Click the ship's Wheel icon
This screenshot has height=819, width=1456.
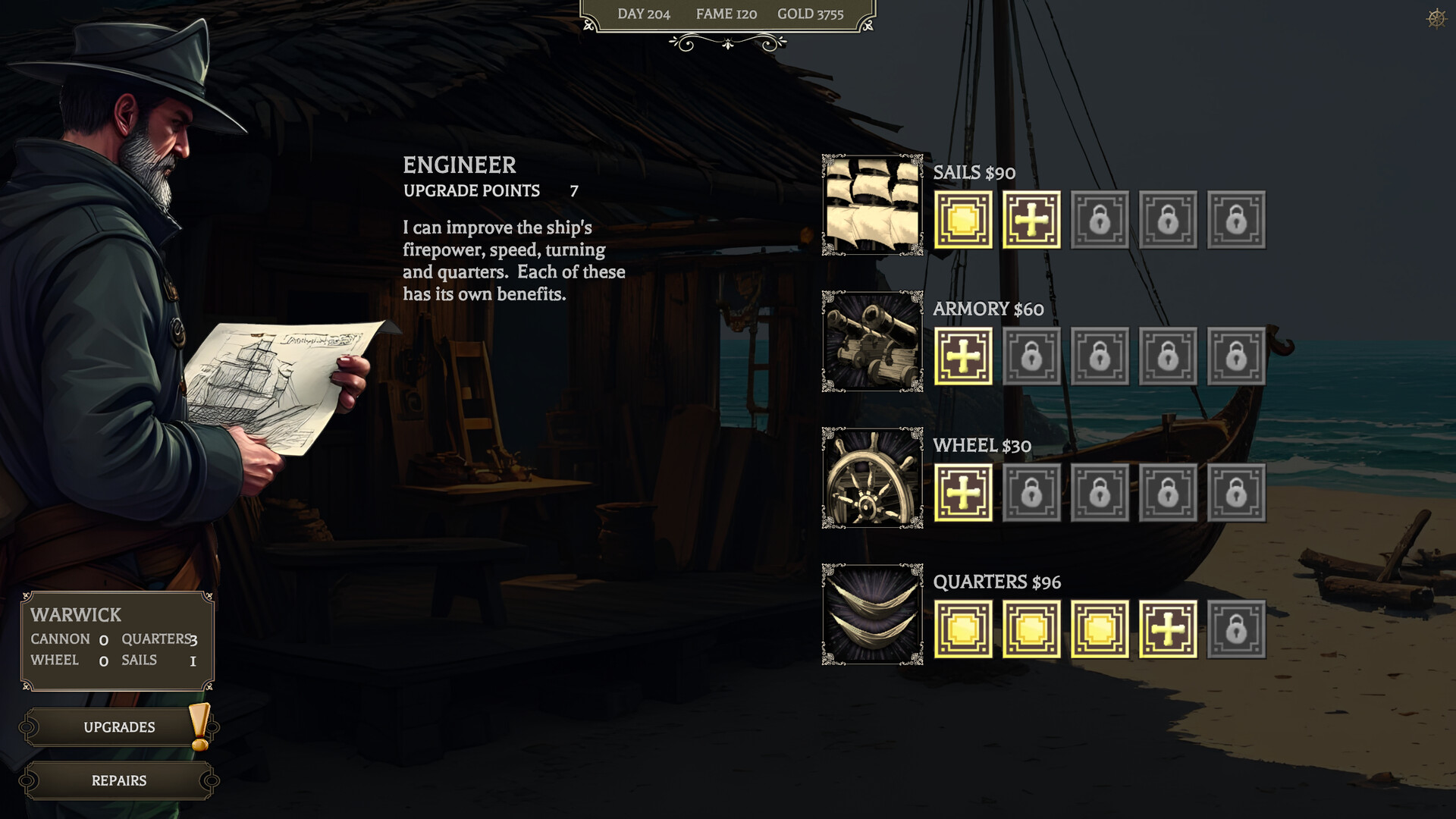(872, 478)
